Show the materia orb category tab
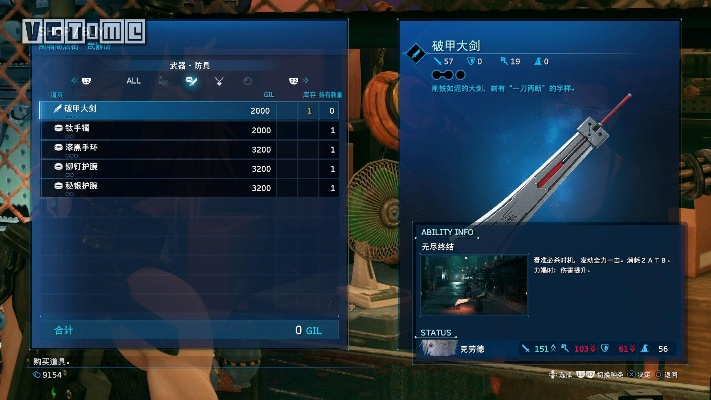 pos(248,80)
